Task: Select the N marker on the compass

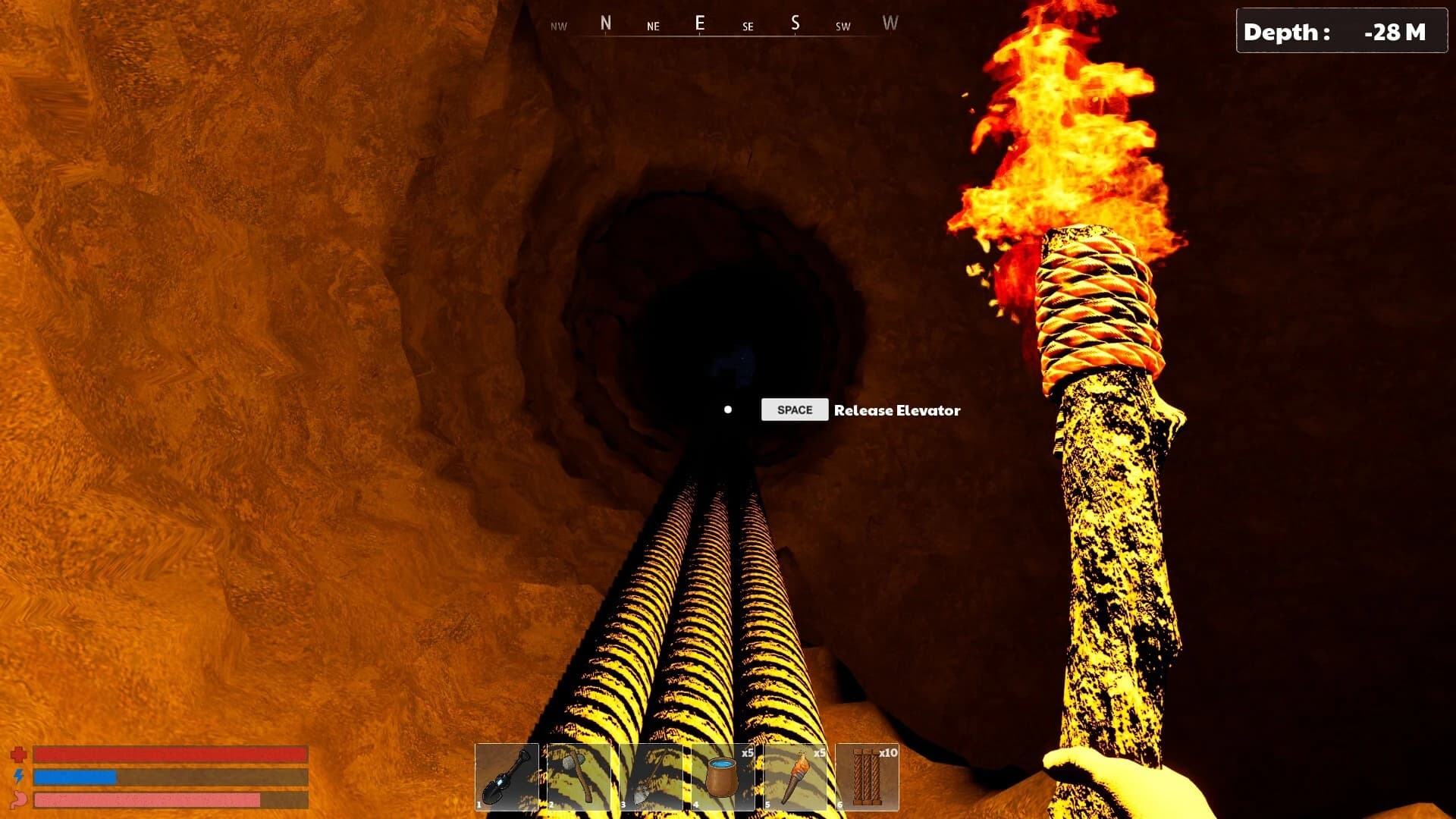Action: pos(604,24)
